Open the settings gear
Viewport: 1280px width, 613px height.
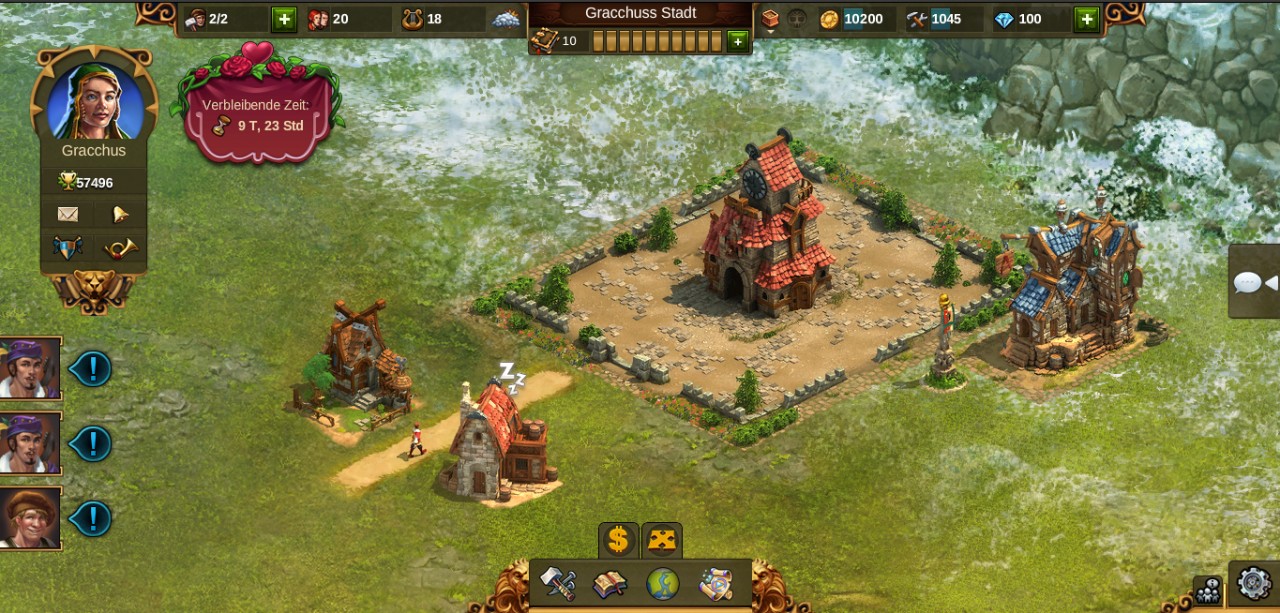1254,583
